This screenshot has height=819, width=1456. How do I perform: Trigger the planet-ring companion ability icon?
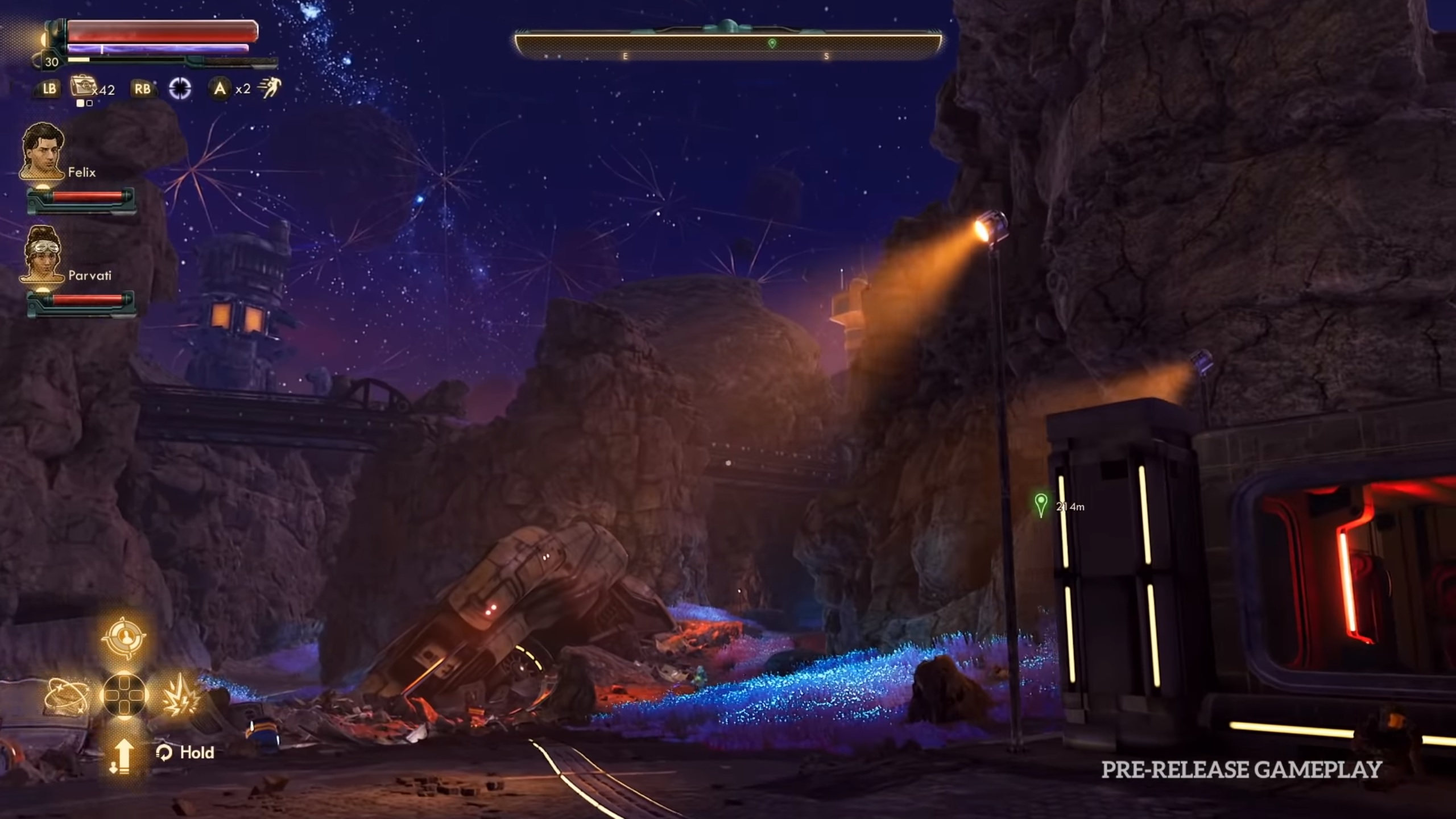(x=66, y=696)
